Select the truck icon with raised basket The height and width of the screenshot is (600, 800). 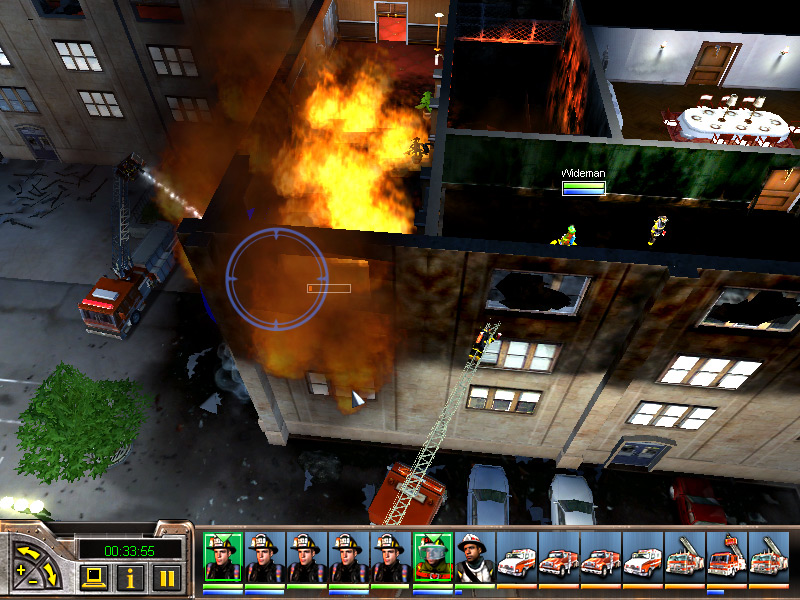click(726, 556)
